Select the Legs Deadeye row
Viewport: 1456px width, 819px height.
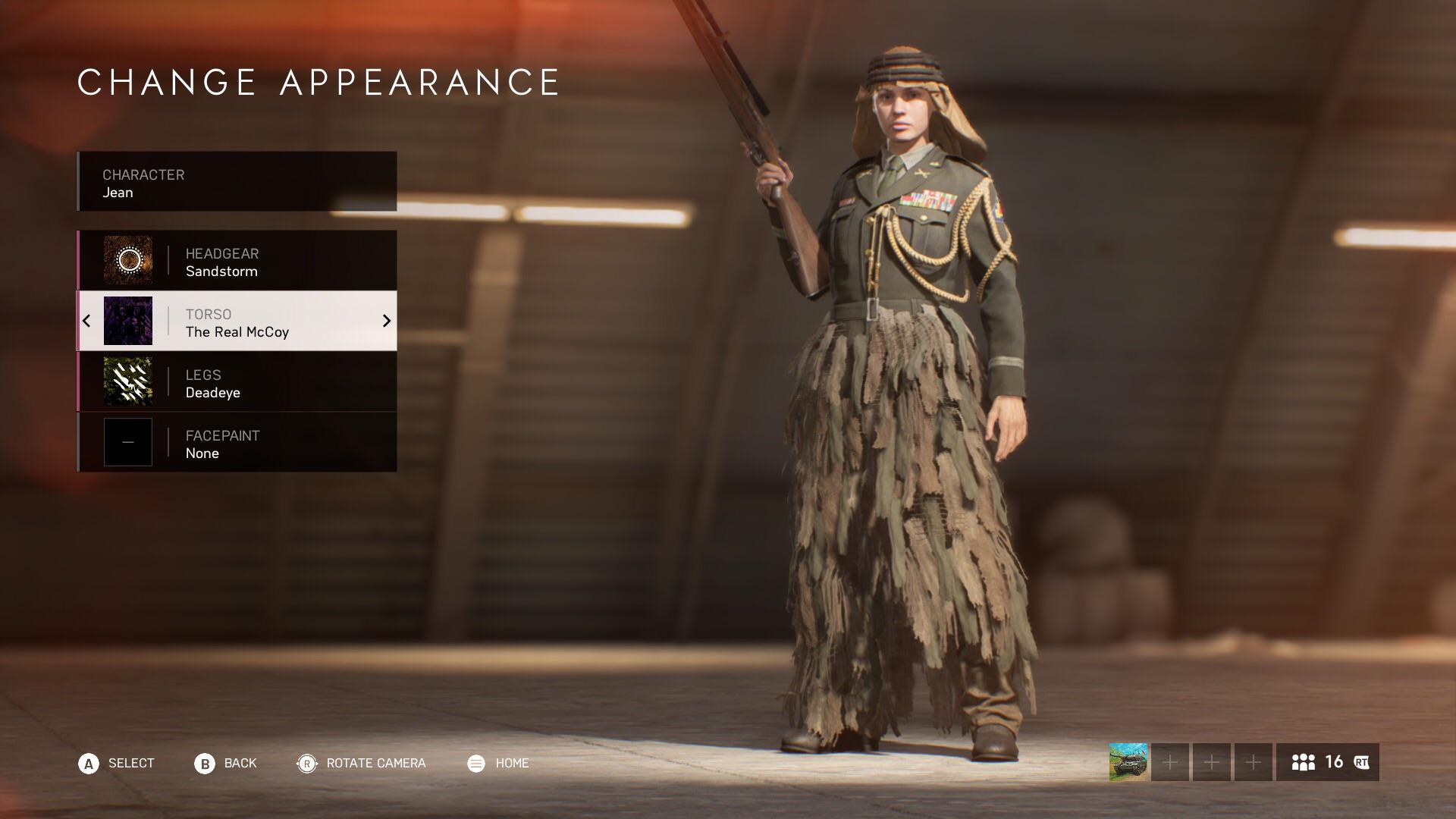pos(237,381)
